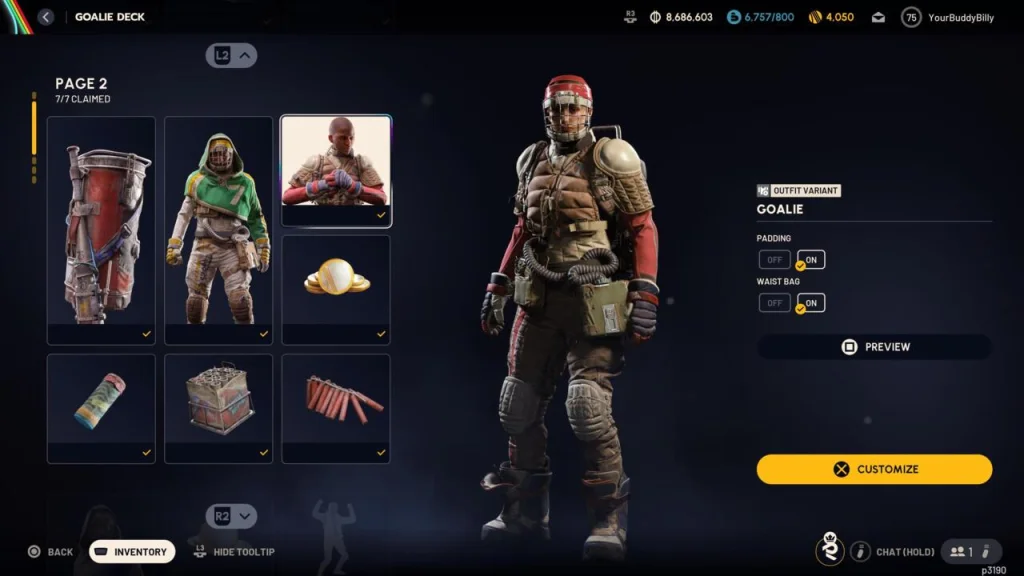Go to the previous deck page
This screenshot has width=1024, height=576.
232,56
